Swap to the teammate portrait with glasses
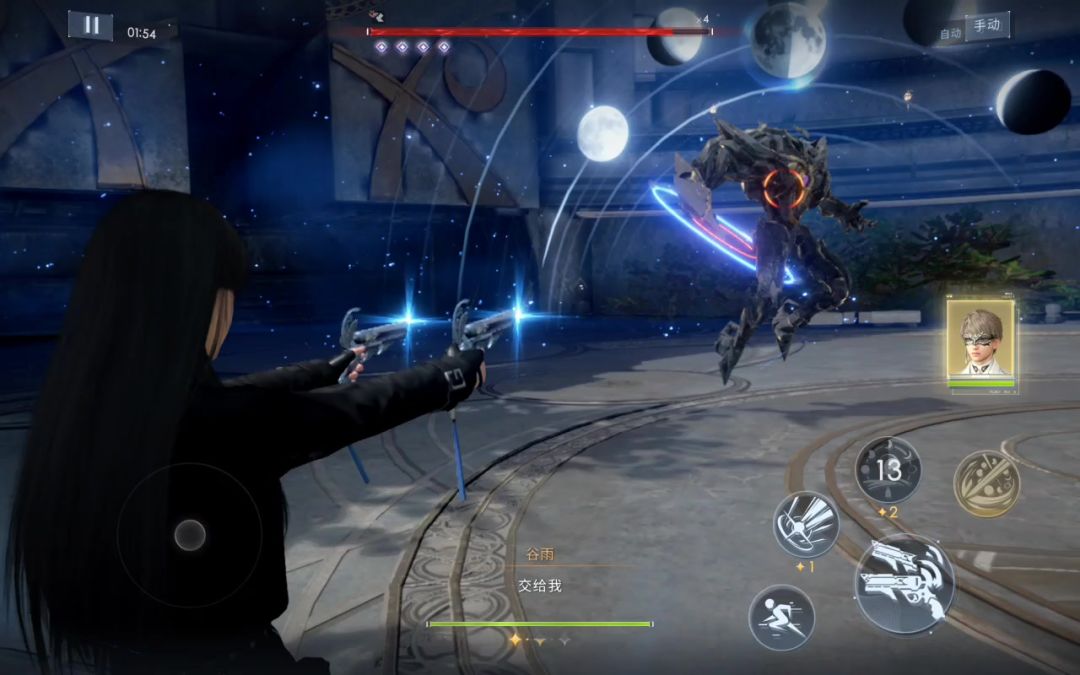 coord(980,340)
